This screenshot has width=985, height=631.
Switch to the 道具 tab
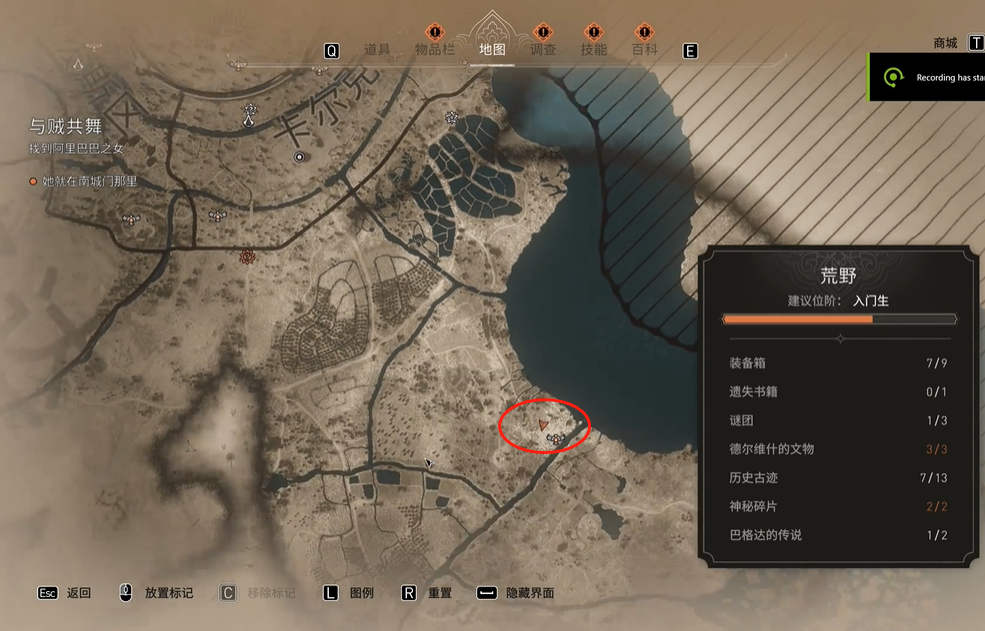pyautogui.click(x=377, y=50)
